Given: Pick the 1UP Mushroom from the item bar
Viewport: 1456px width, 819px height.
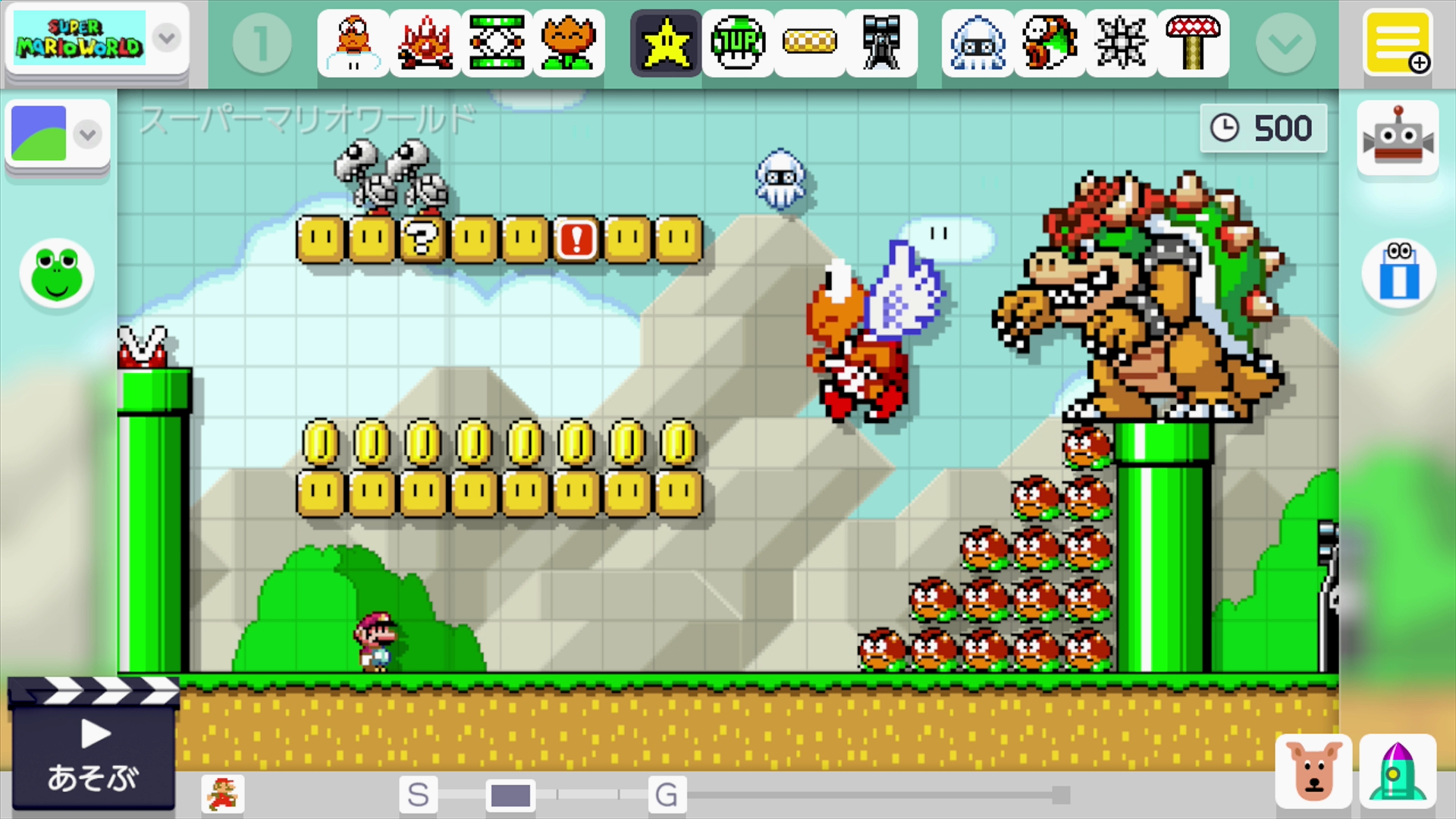Looking at the screenshot, I should click(738, 43).
